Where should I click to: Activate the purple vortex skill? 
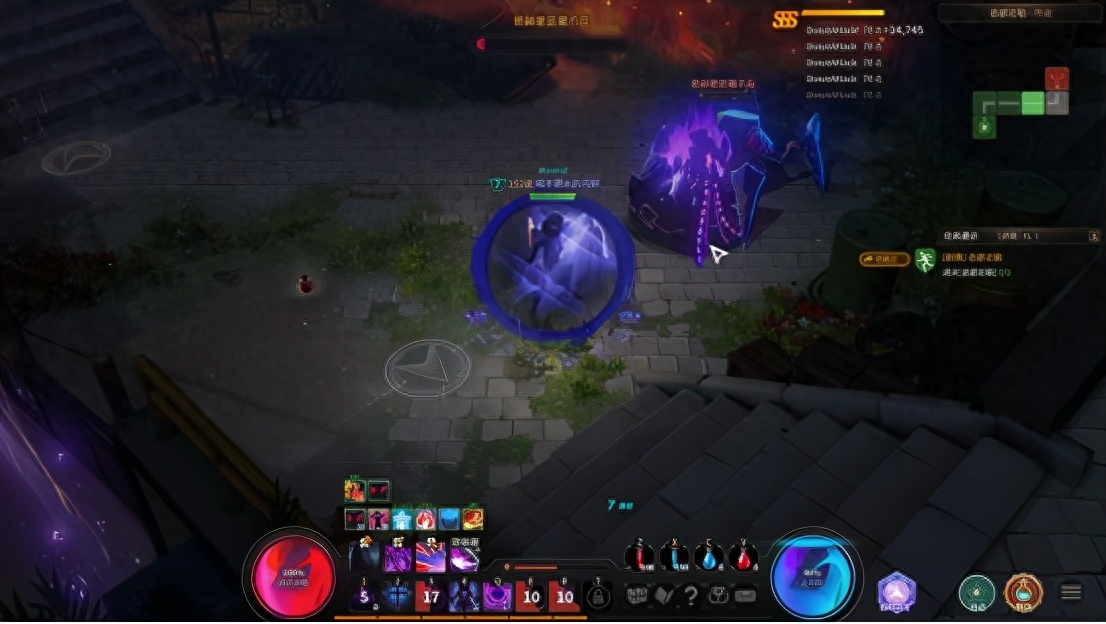tap(497, 597)
